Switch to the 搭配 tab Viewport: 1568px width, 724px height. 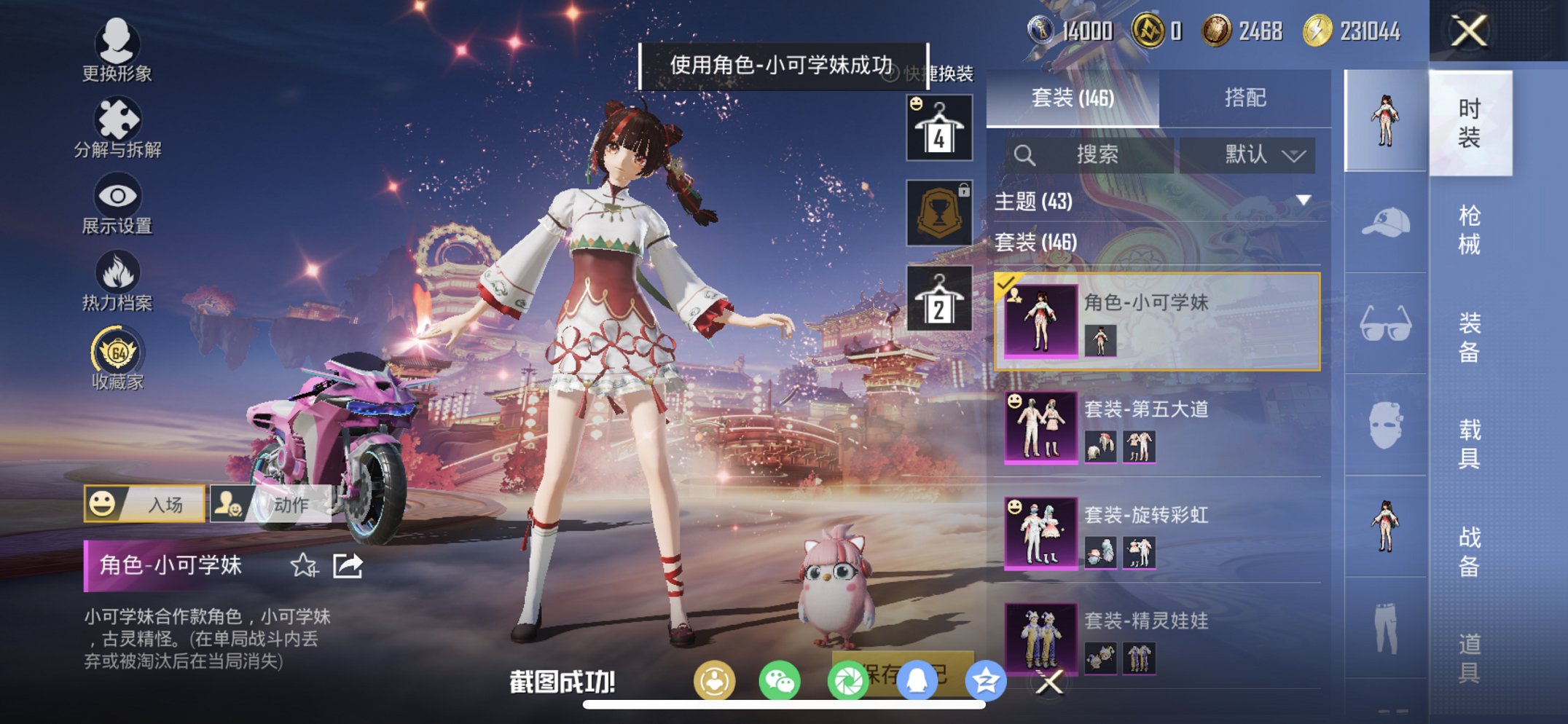[1246, 97]
